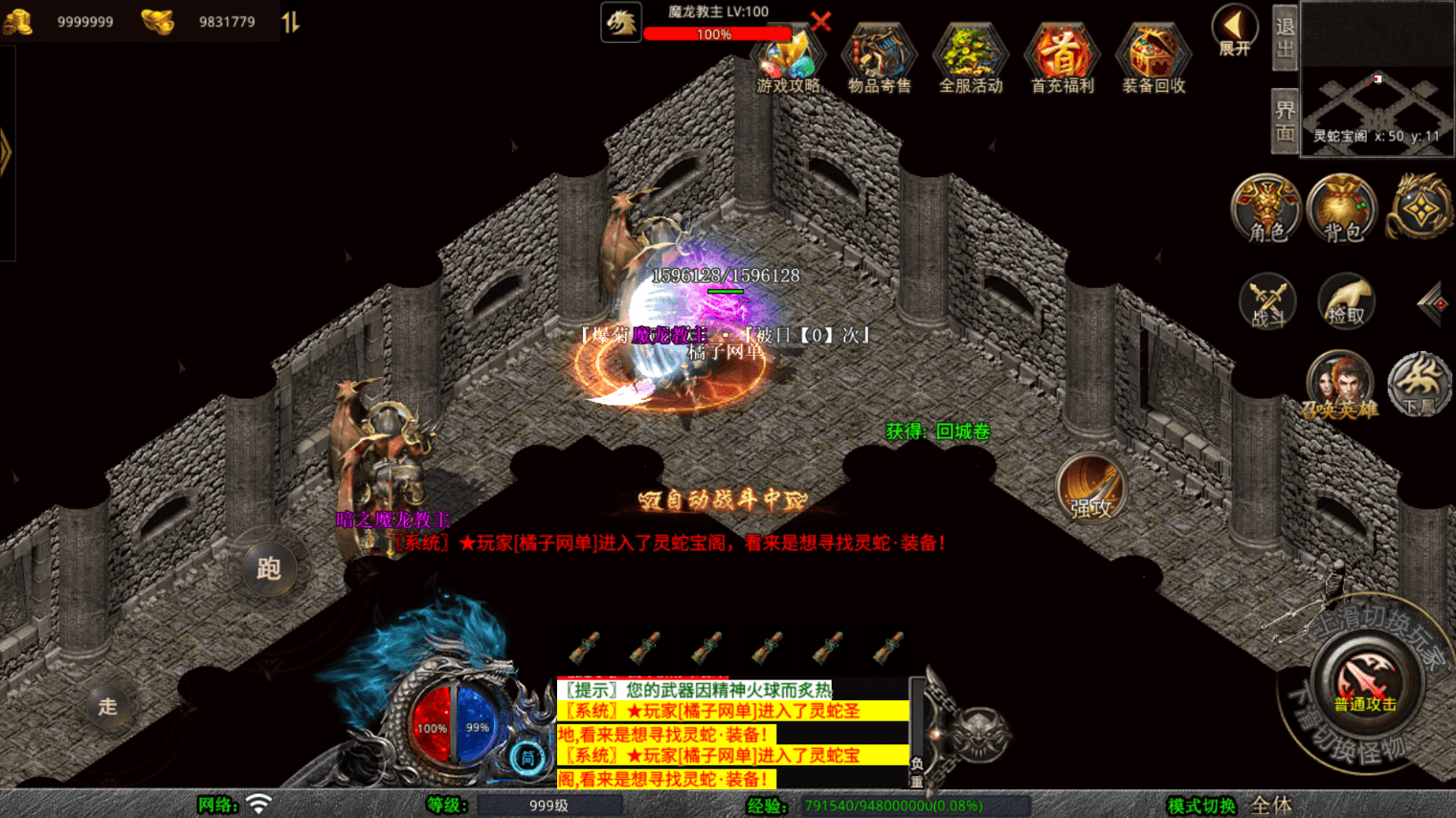Toggle 跑 running movement mode
This screenshot has width=1456, height=818.
268,566
